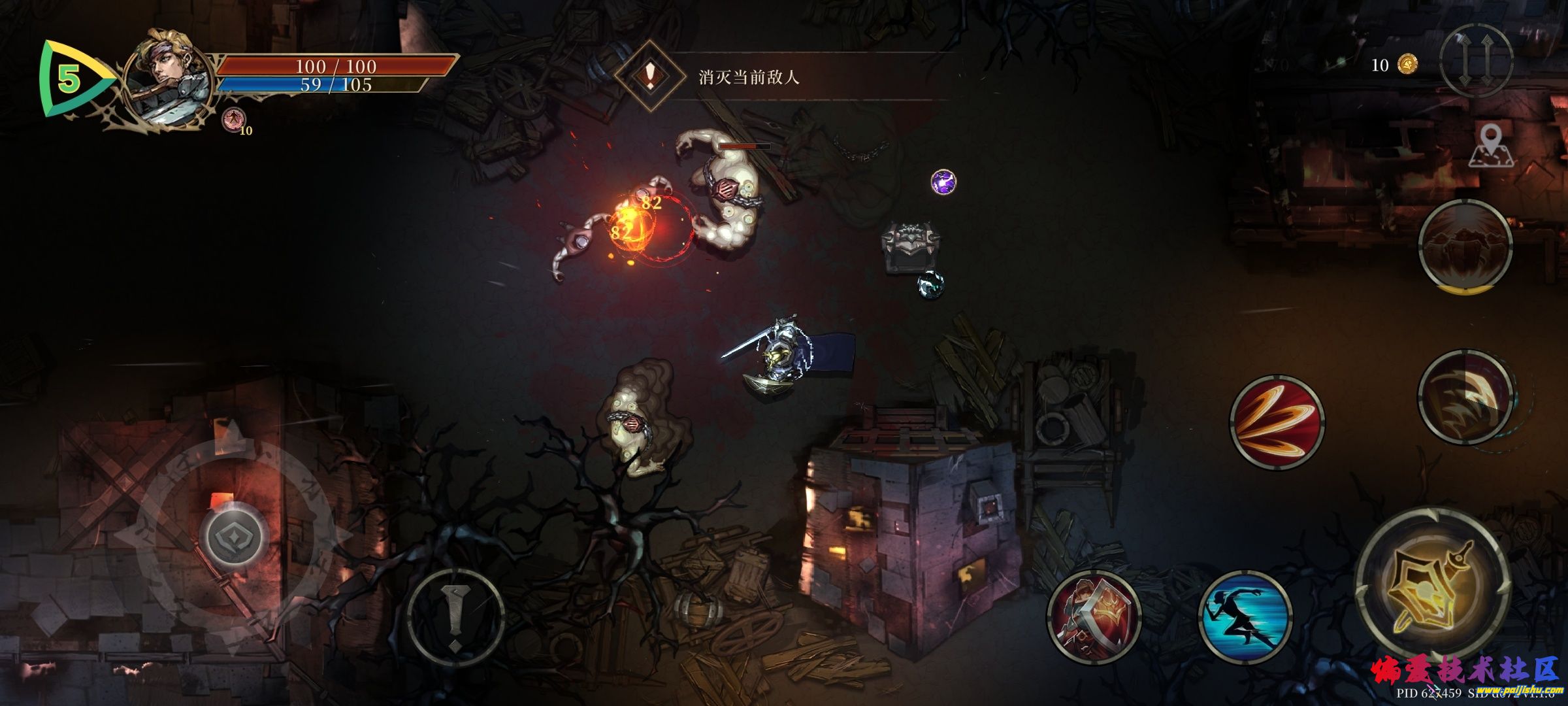This screenshot has height=706, width=1568.
Task: Tap the green level 5 badge
Action: point(69,79)
